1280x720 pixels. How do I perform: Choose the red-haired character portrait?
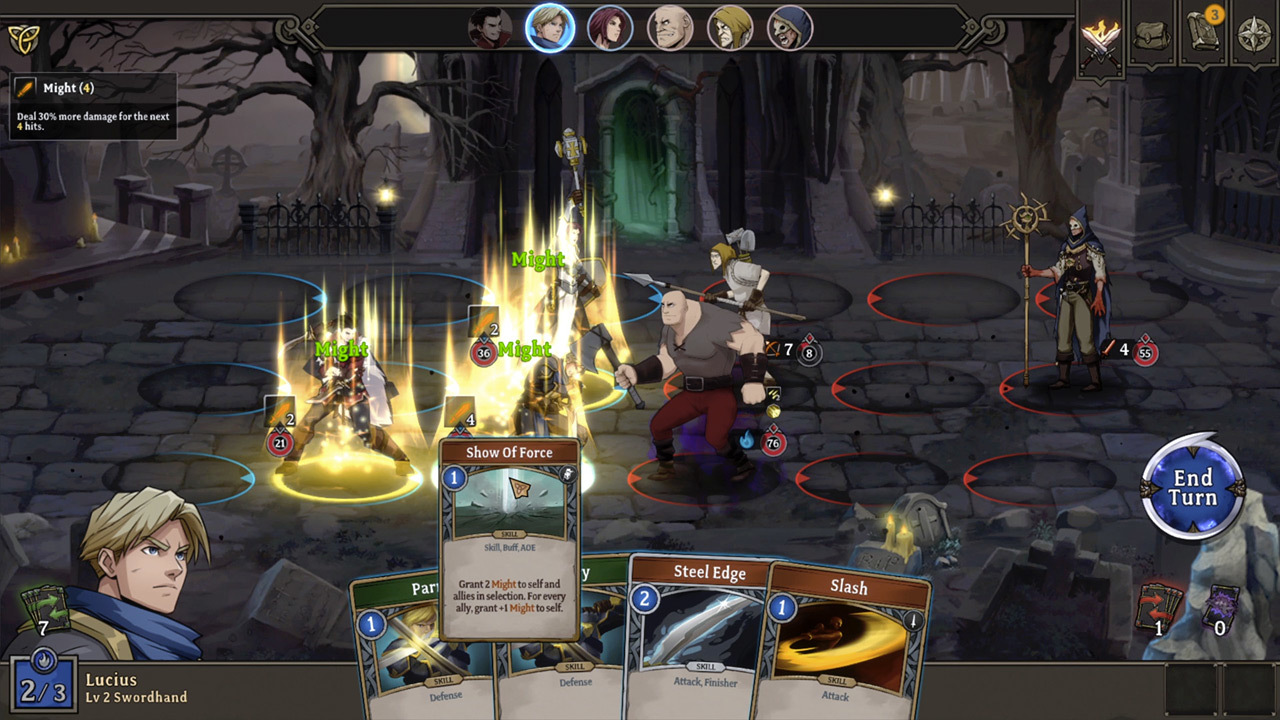(x=610, y=28)
